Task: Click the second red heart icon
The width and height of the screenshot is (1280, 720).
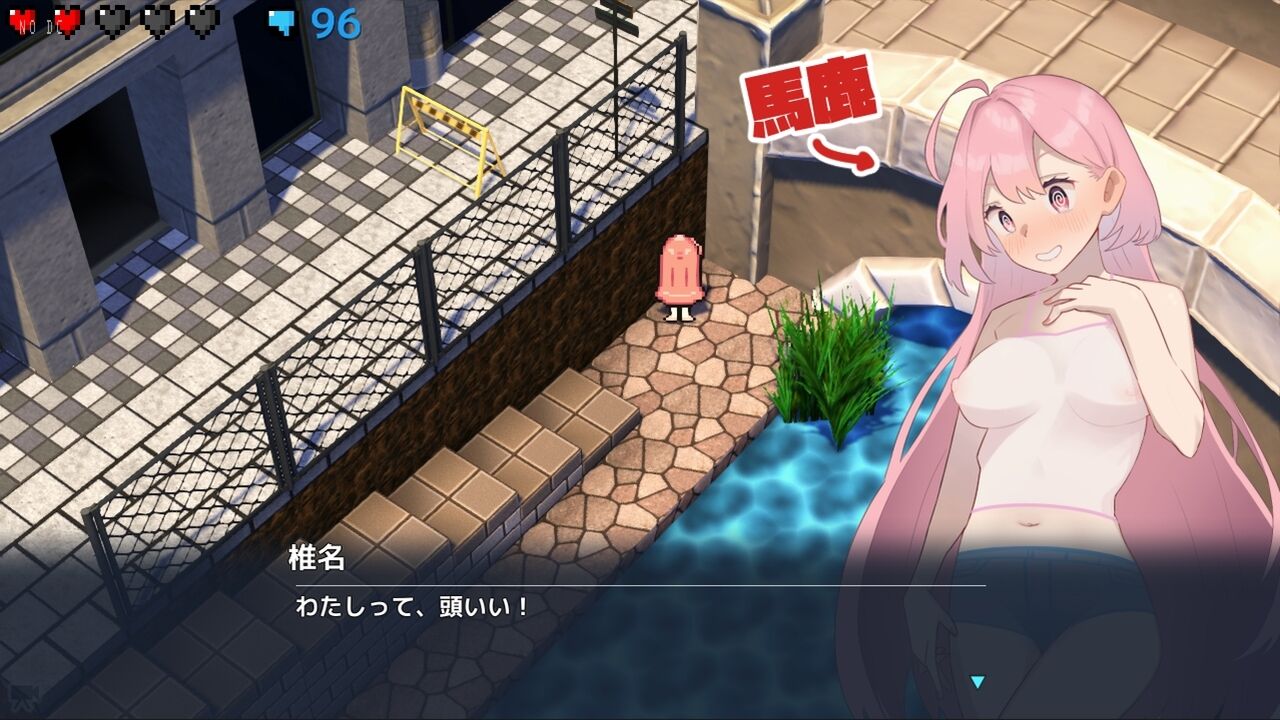Action: (x=66, y=20)
